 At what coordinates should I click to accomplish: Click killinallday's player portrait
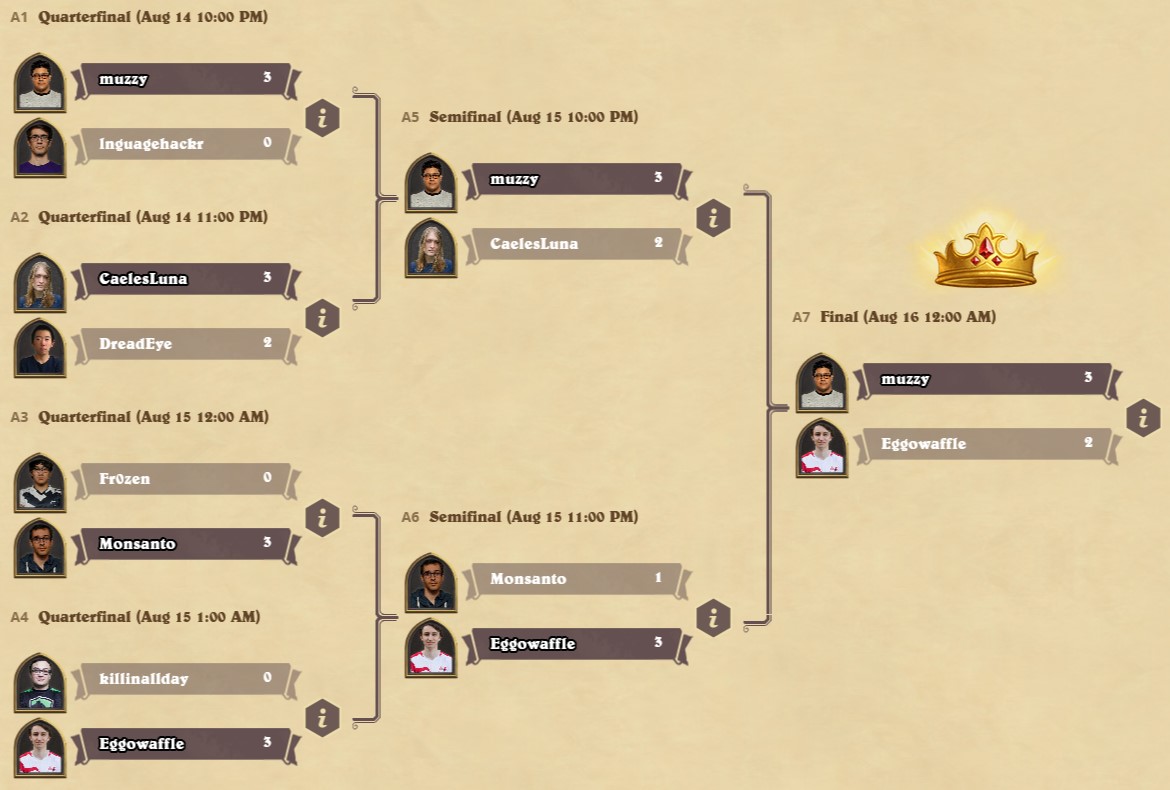click(40, 682)
